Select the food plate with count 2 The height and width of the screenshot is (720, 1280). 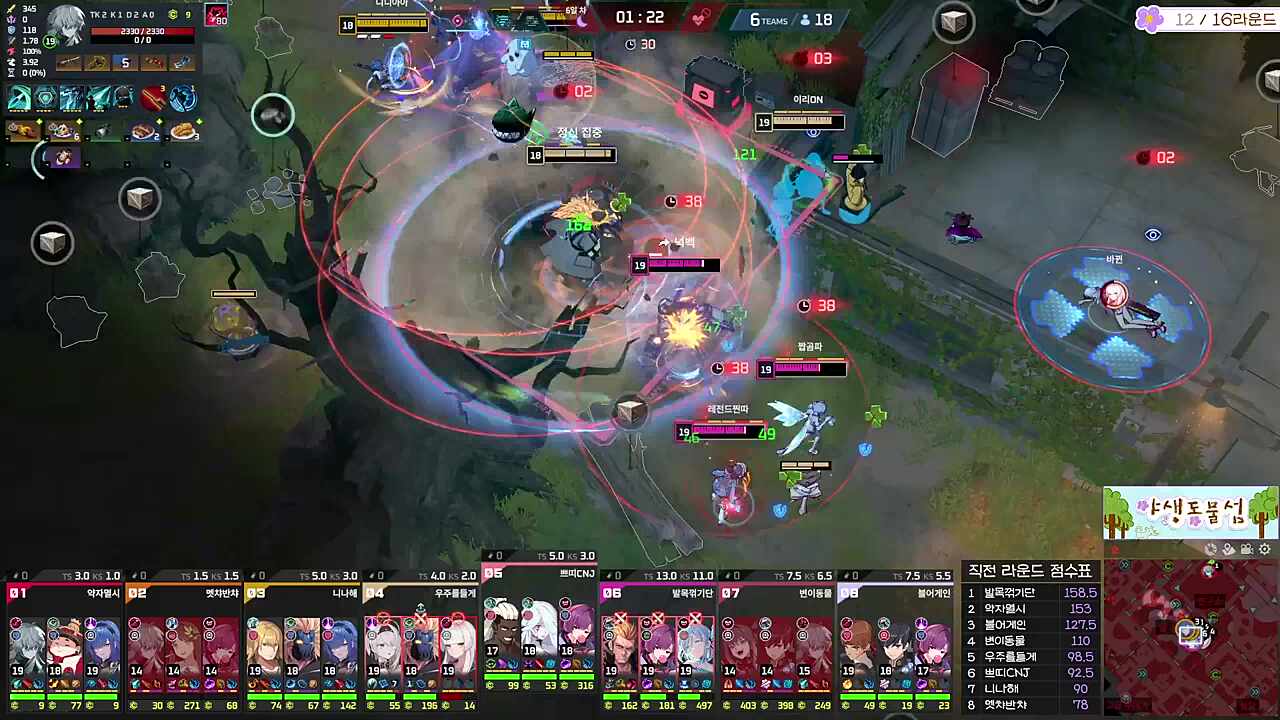[x=146, y=131]
